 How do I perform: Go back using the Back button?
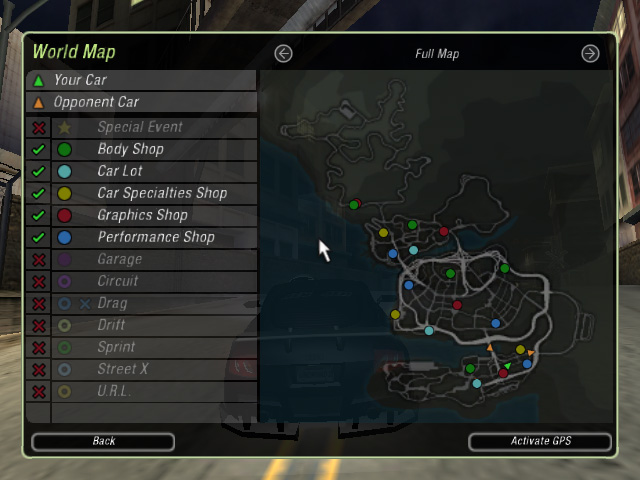(x=103, y=441)
